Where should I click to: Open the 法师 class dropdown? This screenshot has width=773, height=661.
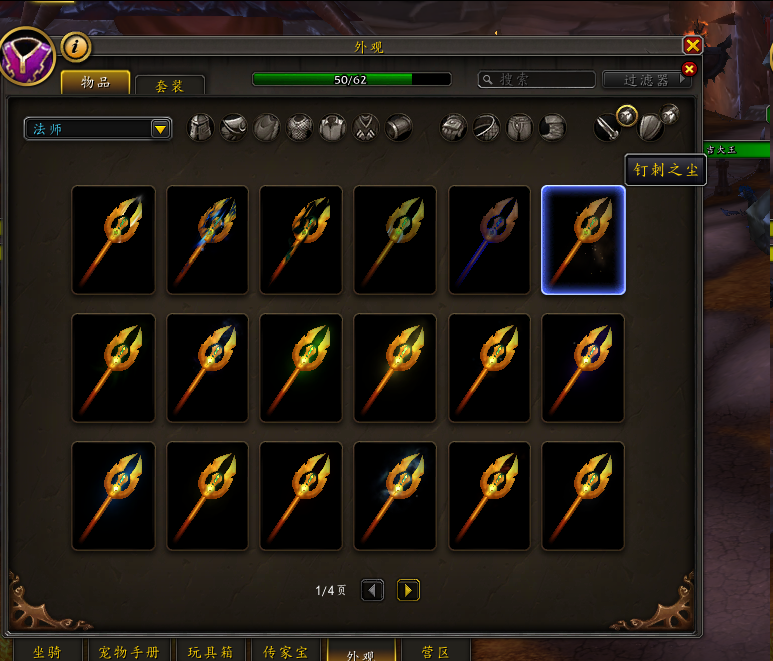point(159,128)
